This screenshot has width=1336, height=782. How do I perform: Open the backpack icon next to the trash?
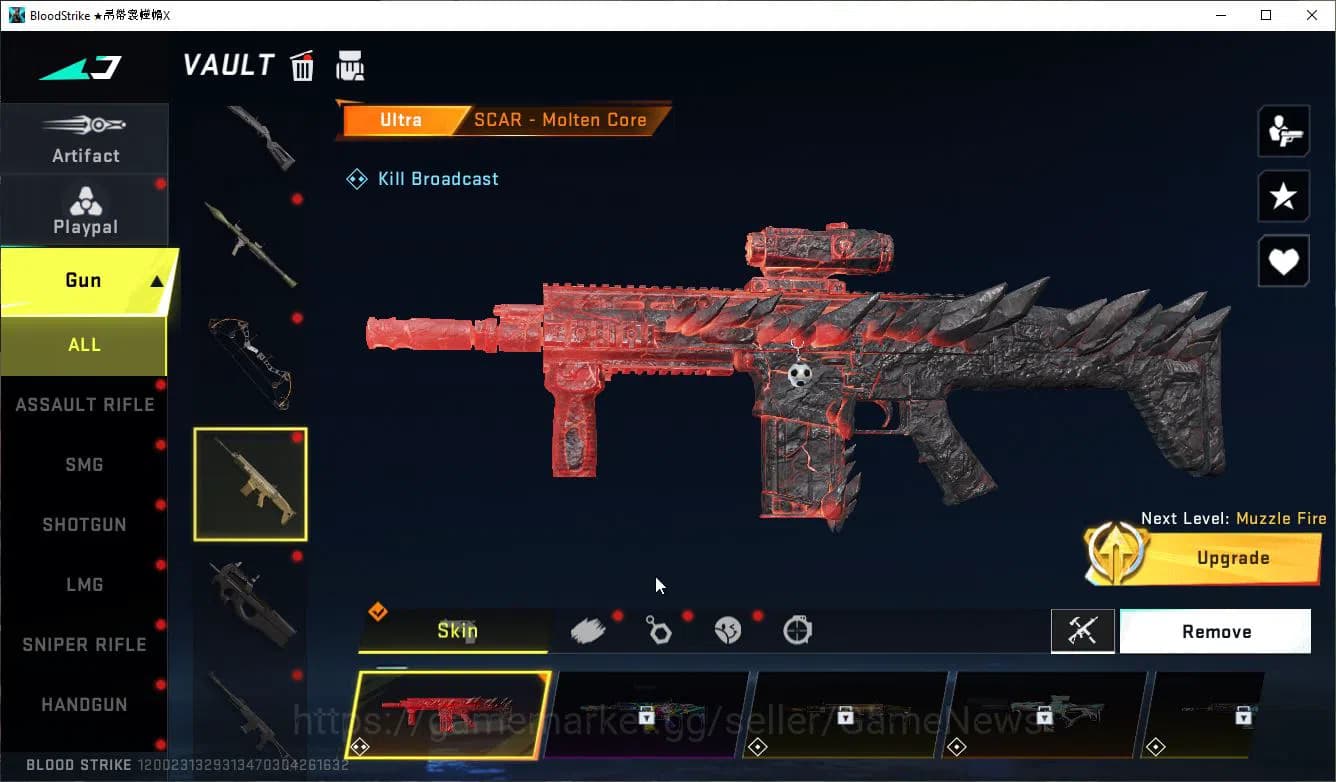[x=350, y=65]
